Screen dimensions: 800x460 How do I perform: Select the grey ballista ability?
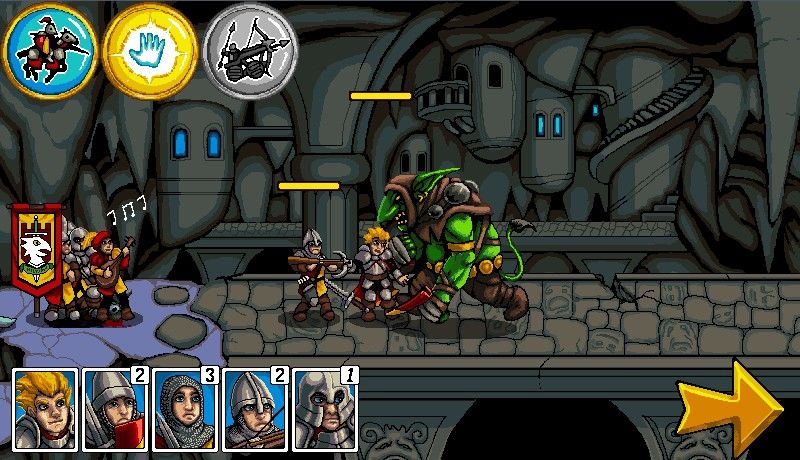(250, 49)
